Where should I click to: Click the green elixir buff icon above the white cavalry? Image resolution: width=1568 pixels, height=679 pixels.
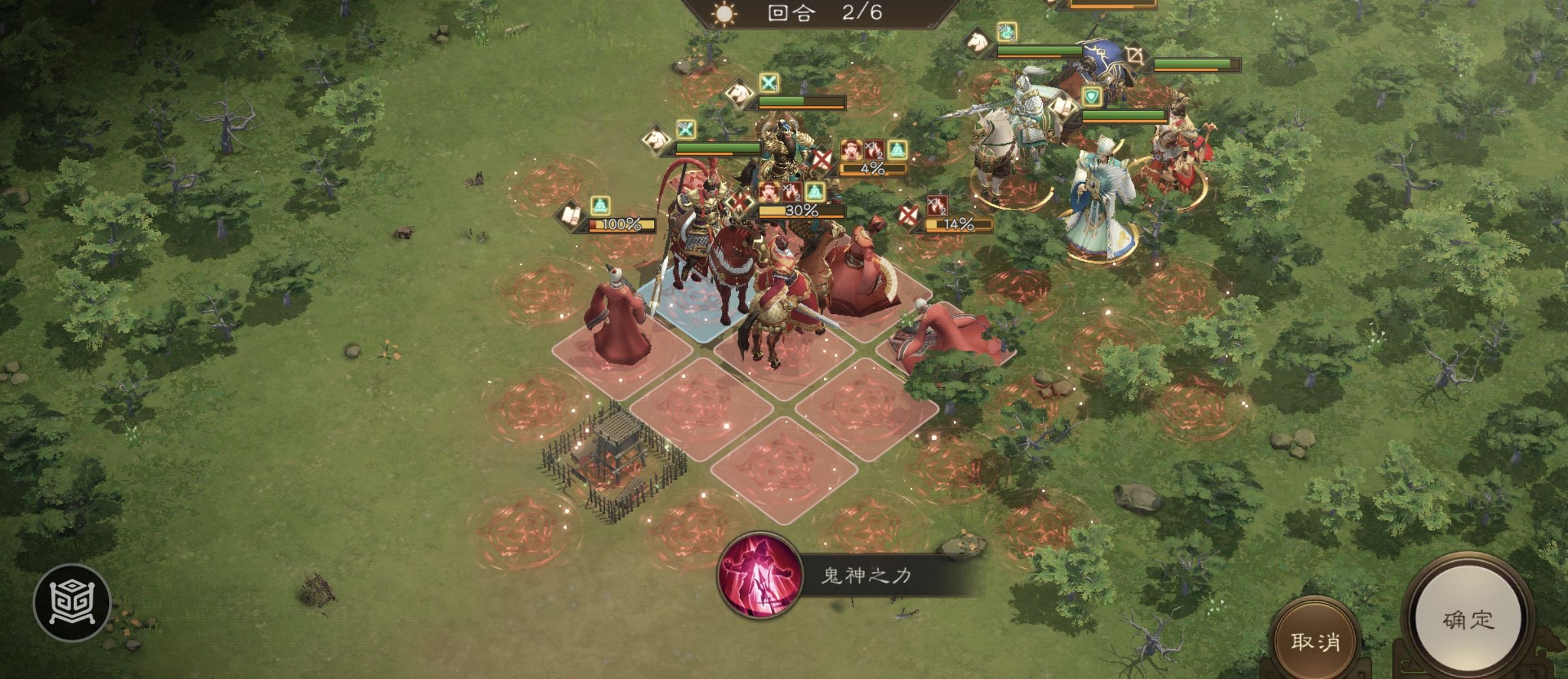[x=1006, y=32]
